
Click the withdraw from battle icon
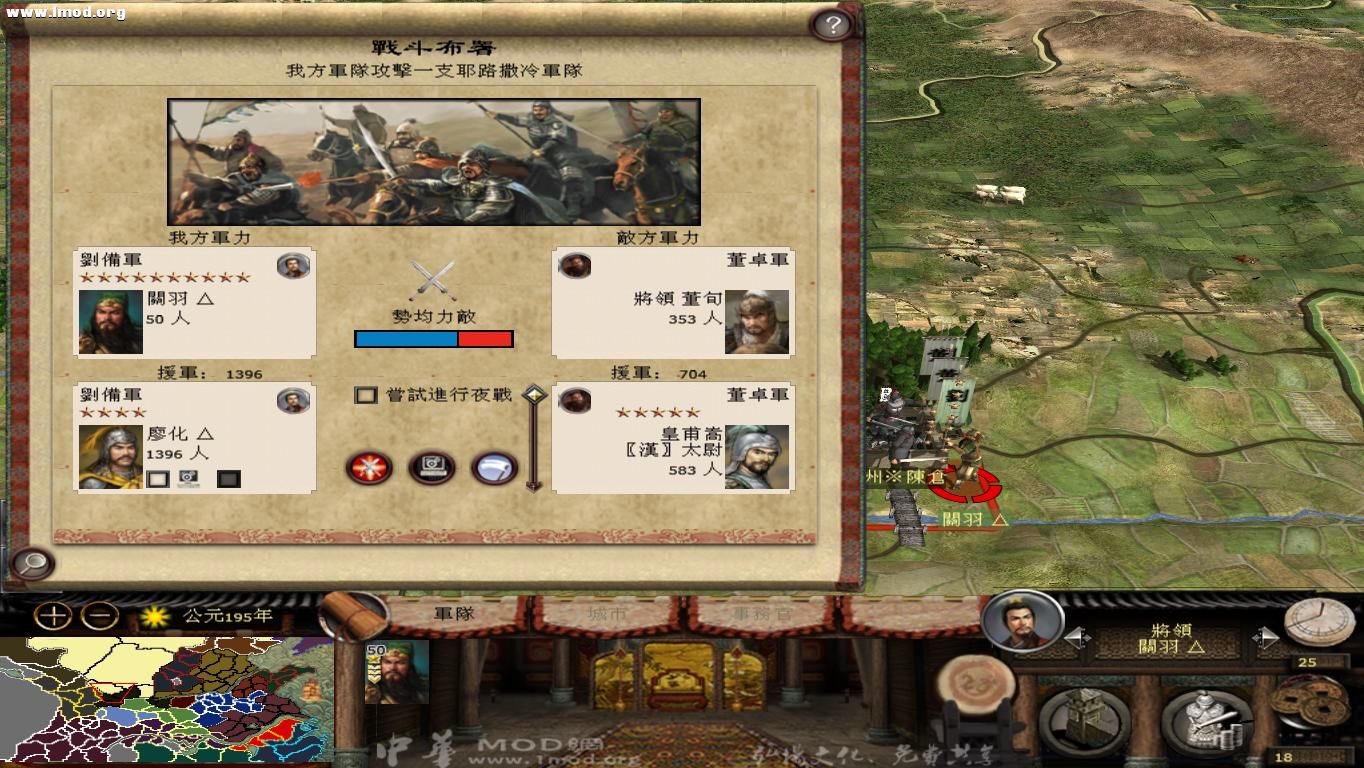pyautogui.click(x=492, y=466)
